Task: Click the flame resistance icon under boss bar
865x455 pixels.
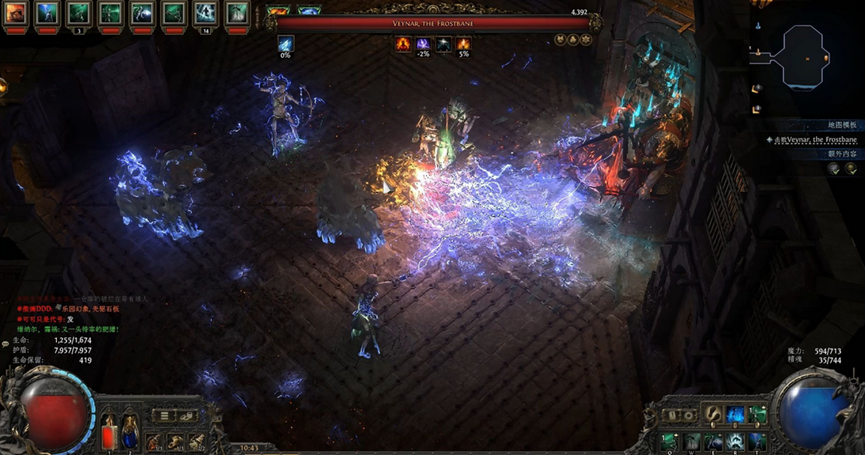Action: 403,44
